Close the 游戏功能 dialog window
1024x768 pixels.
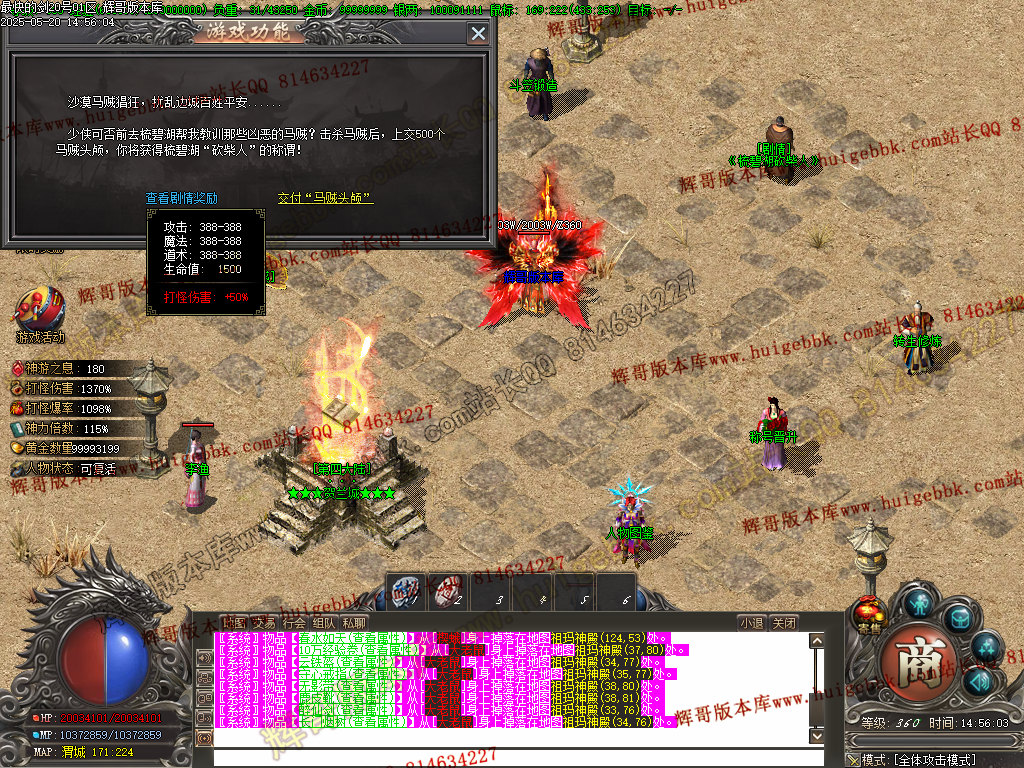pyautogui.click(x=478, y=34)
